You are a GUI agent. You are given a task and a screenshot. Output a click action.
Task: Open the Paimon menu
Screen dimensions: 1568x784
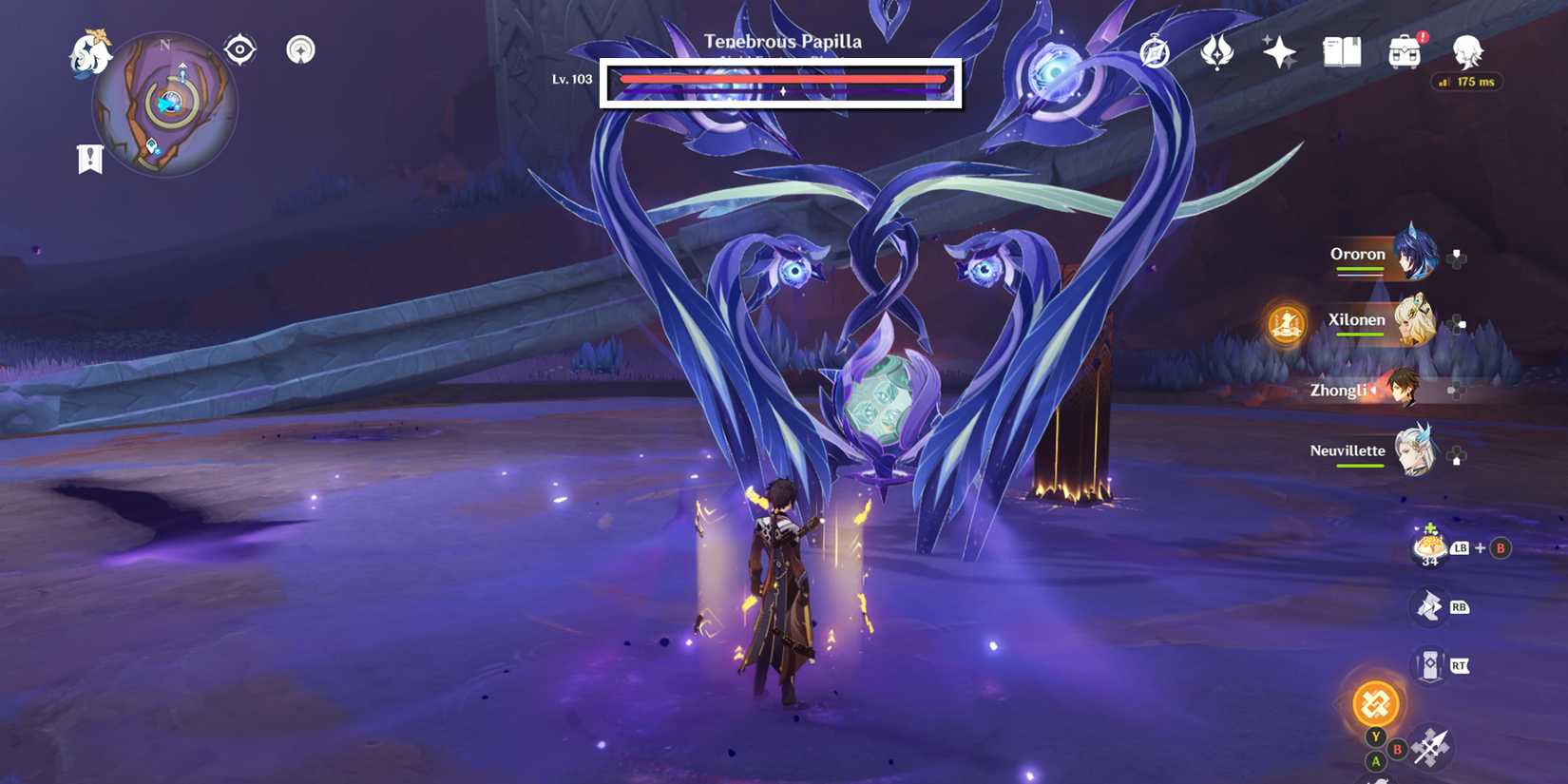tap(90, 52)
